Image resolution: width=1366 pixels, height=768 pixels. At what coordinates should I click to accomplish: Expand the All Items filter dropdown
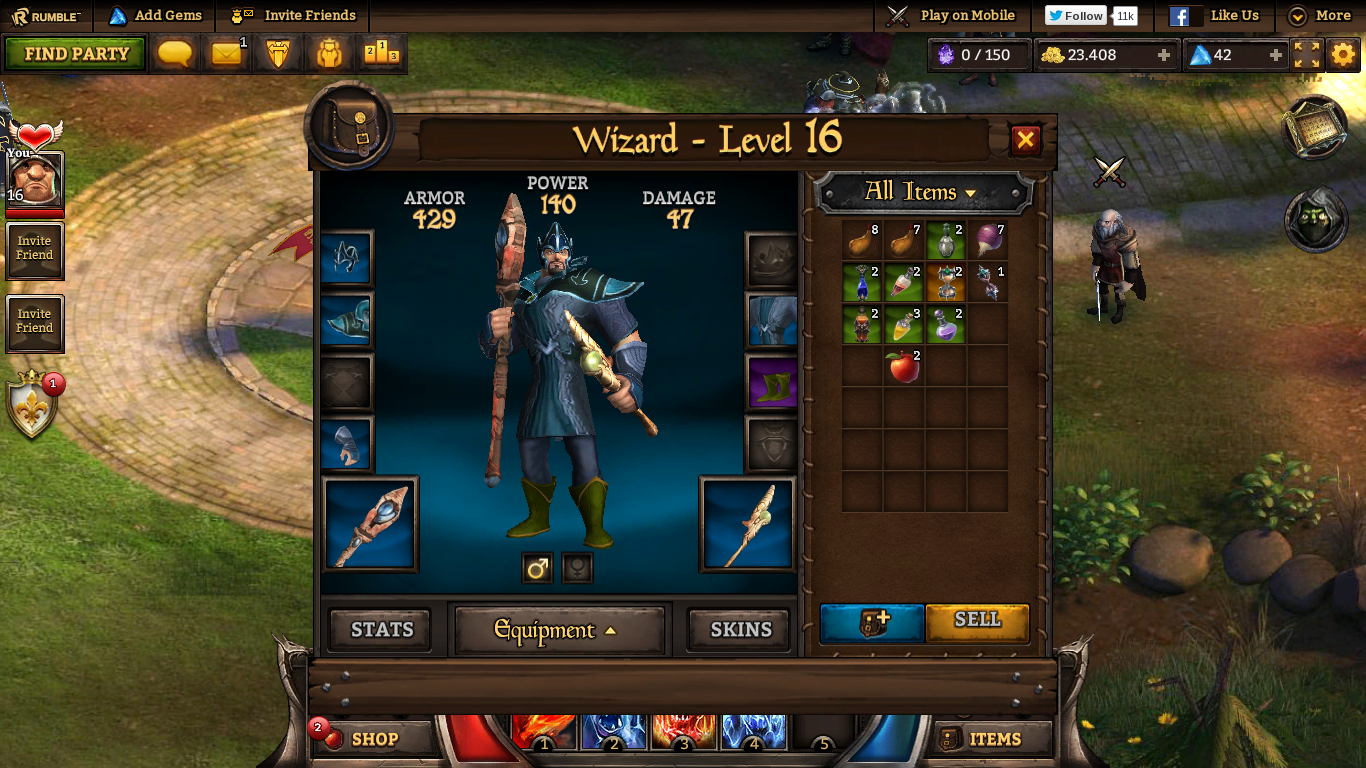coord(922,192)
